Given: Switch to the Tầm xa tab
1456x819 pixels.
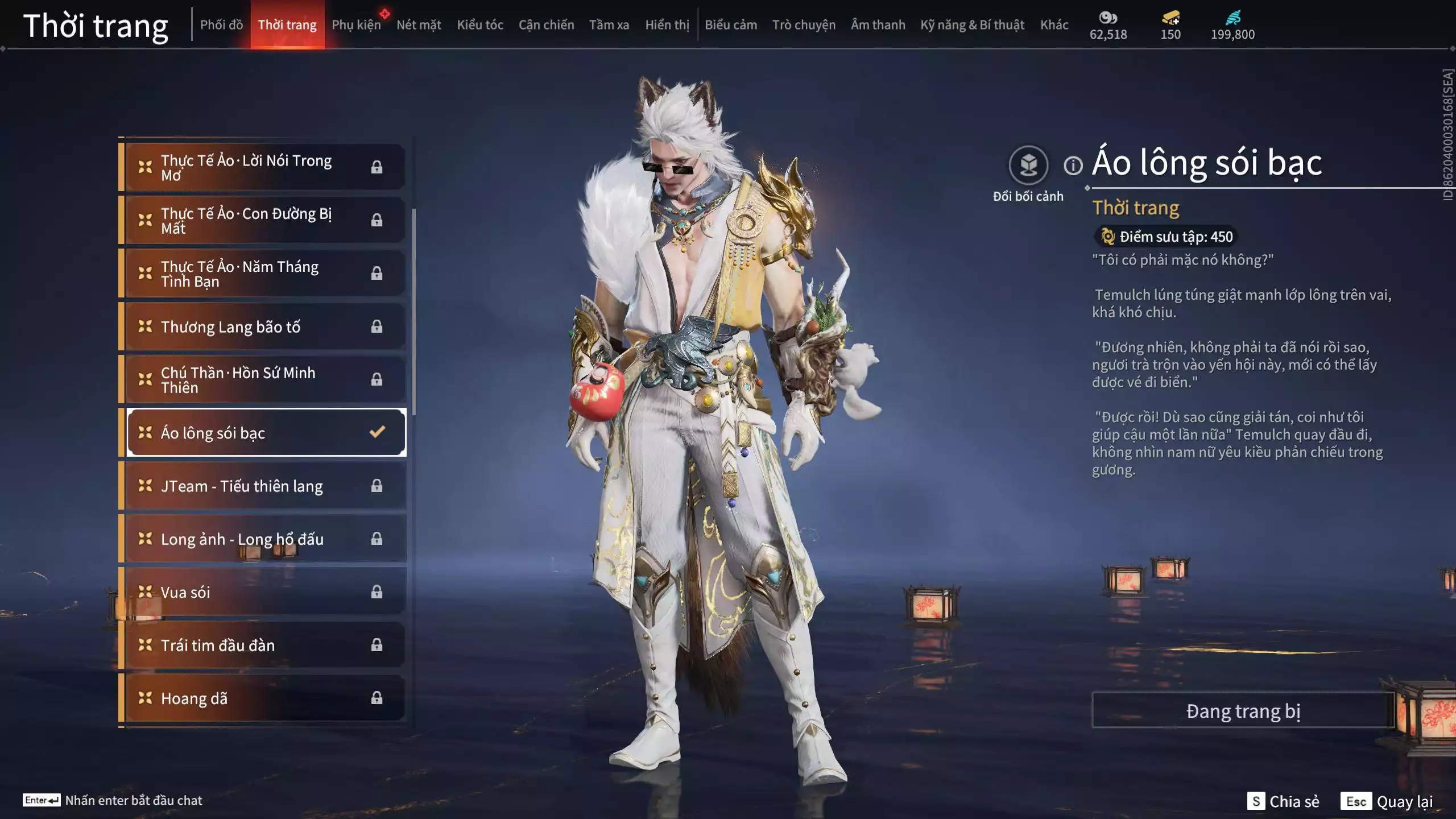Looking at the screenshot, I should click(x=609, y=25).
